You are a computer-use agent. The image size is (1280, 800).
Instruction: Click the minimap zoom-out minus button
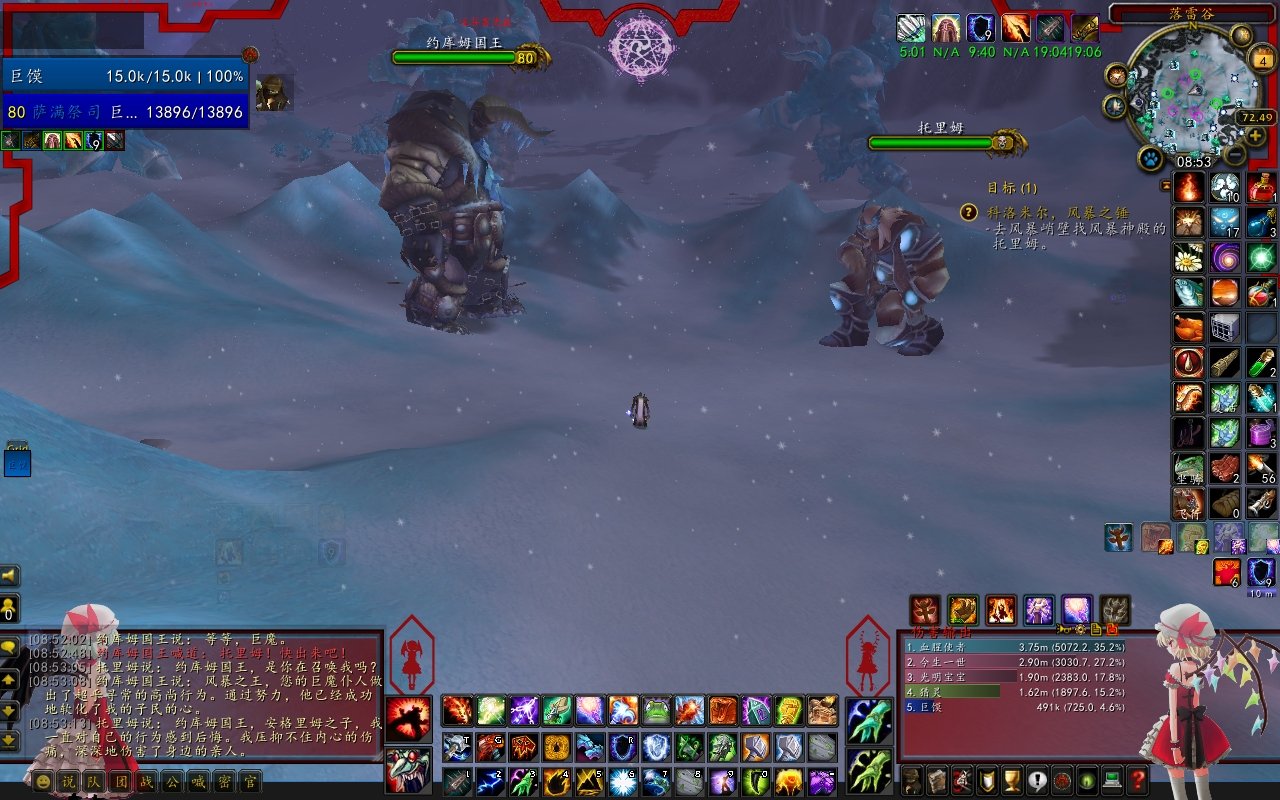pos(1236,155)
